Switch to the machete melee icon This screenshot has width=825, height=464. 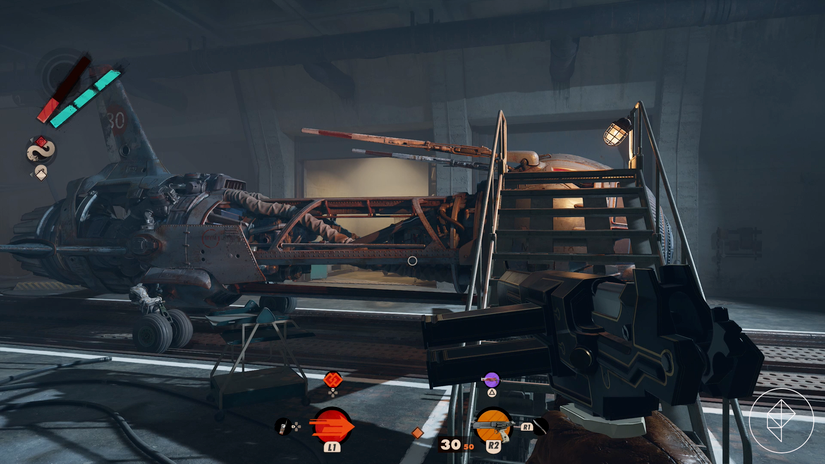[x=537, y=426]
